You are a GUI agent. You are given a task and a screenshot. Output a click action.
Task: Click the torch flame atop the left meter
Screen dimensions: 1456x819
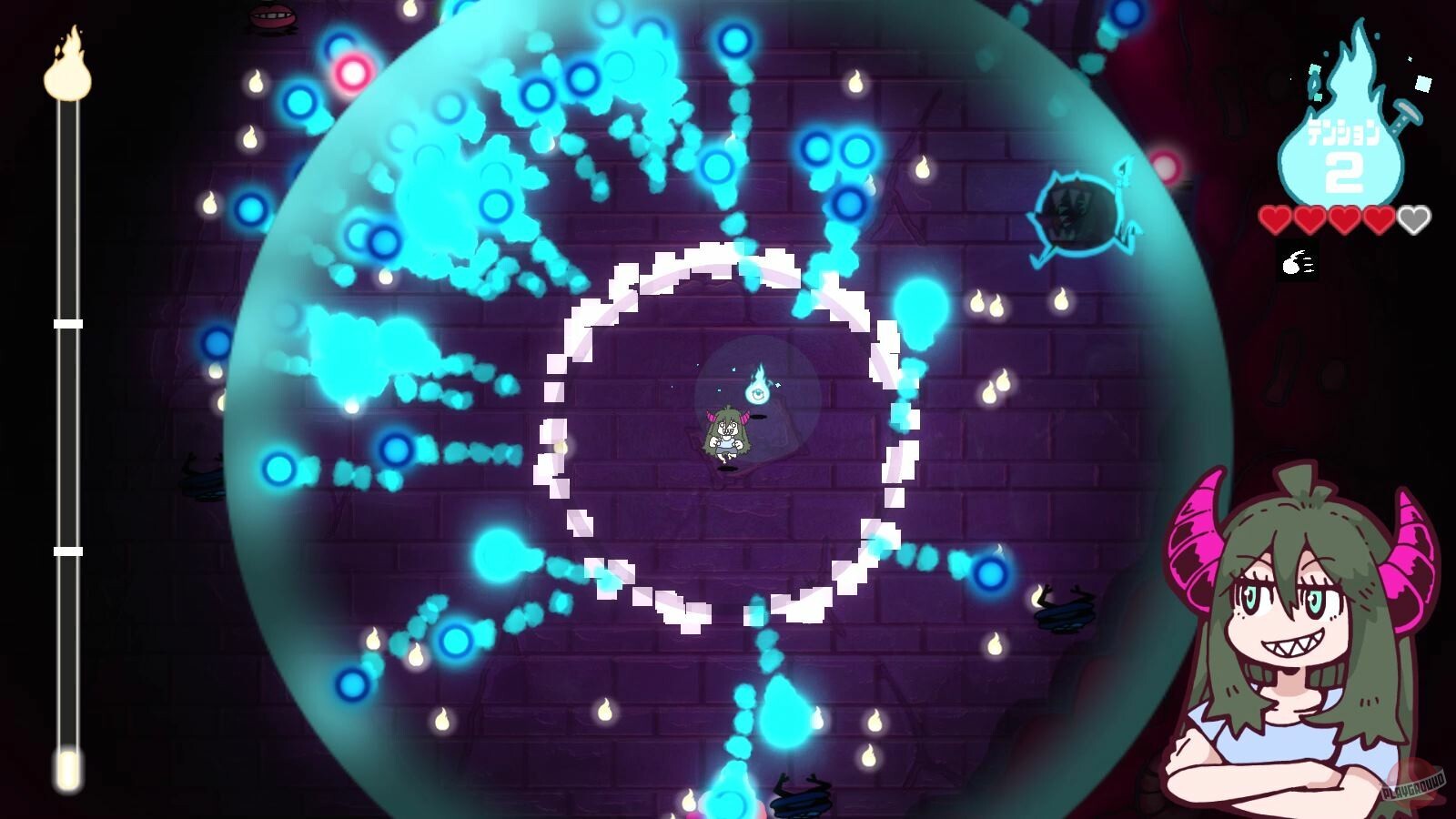[66, 73]
